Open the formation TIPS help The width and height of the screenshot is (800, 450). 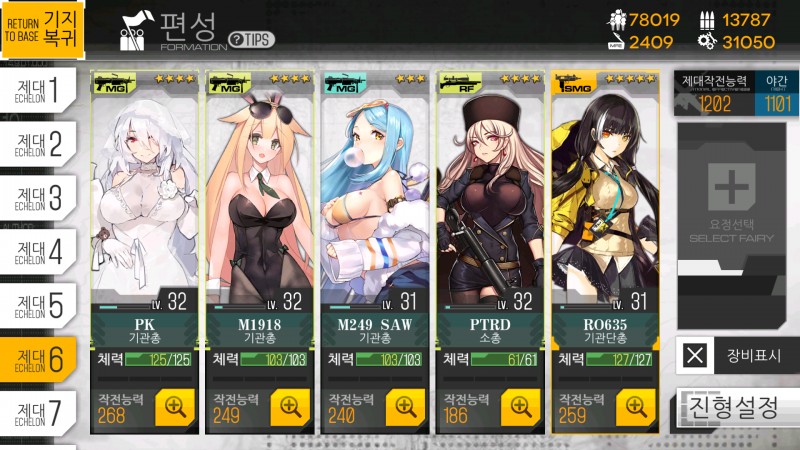tap(251, 39)
